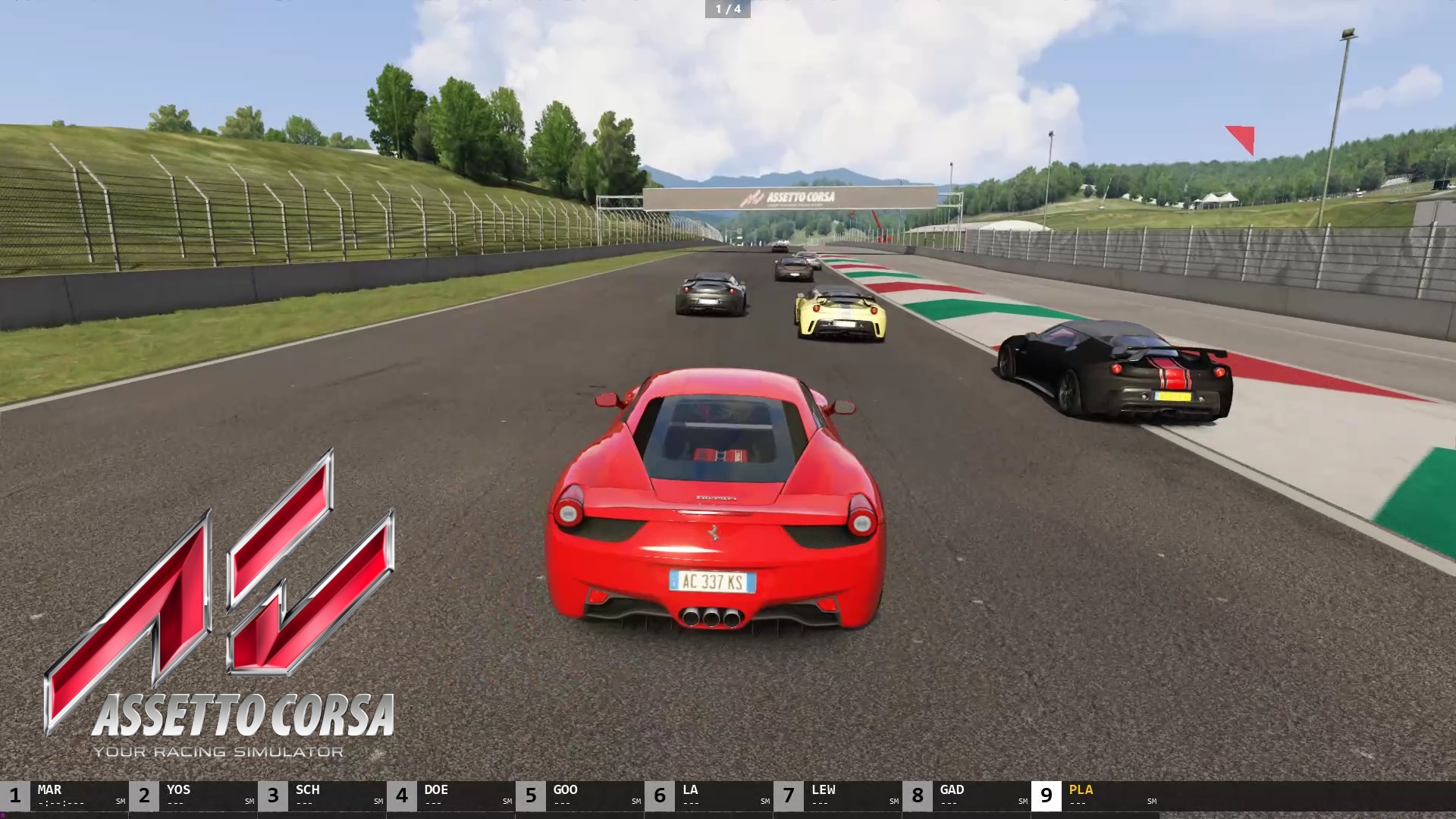Click the SM badge beside YOS
Screen dimensions: 1456x819
click(248, 801)
